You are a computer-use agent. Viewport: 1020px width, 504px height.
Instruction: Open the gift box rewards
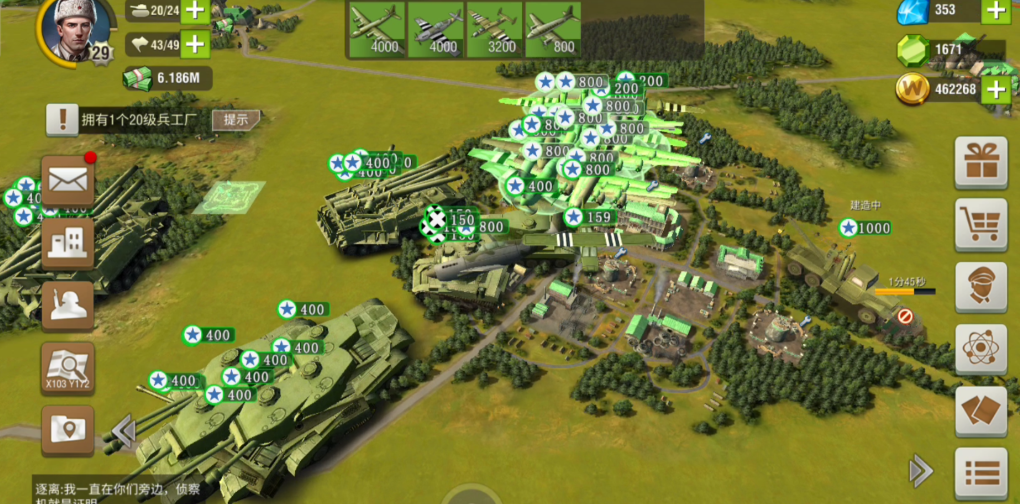981,162
